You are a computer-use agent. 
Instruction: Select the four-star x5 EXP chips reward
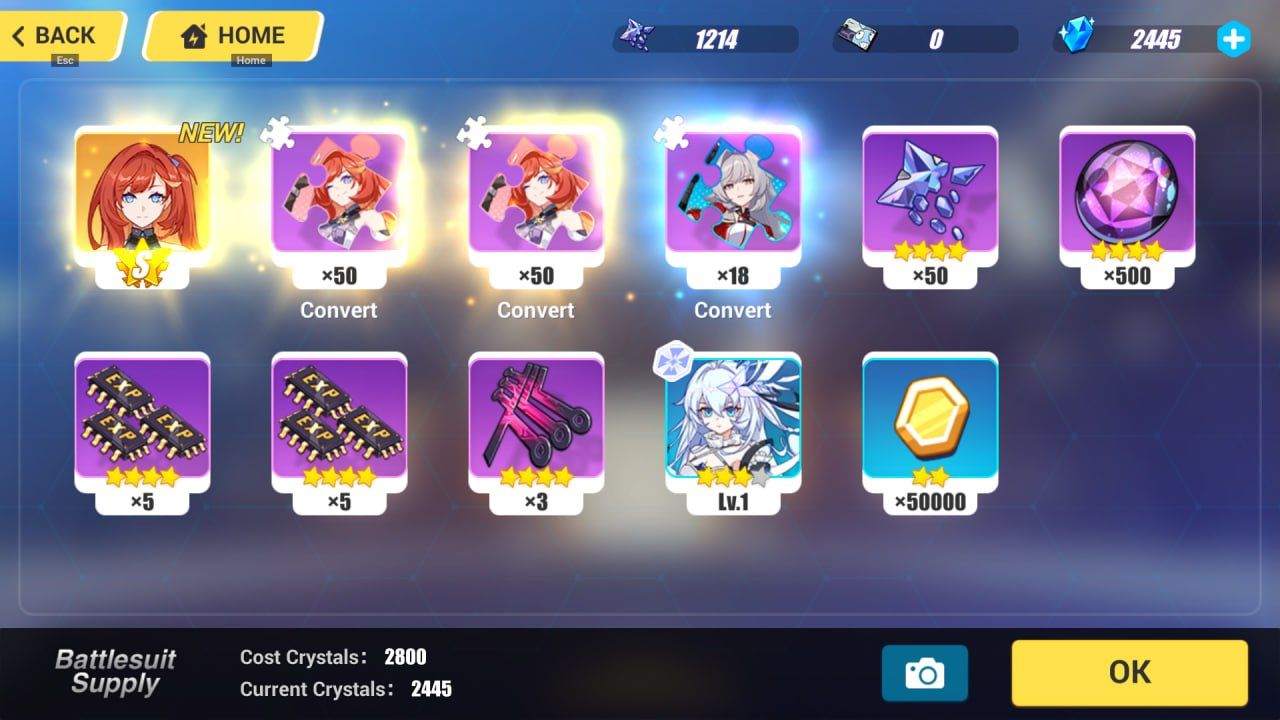pos(338,425)
